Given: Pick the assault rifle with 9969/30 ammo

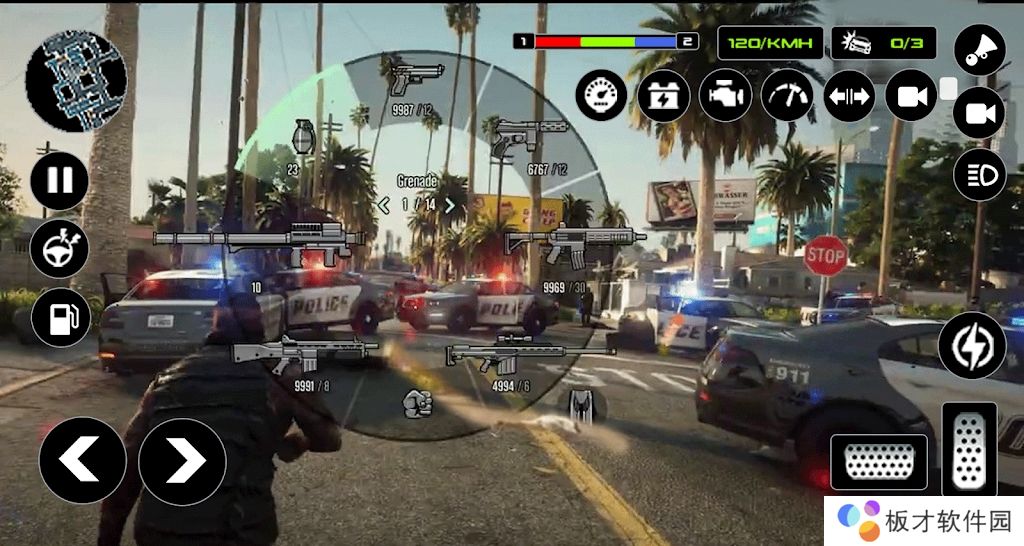Looking at the screenshot, I should click(x=575, y=241).
